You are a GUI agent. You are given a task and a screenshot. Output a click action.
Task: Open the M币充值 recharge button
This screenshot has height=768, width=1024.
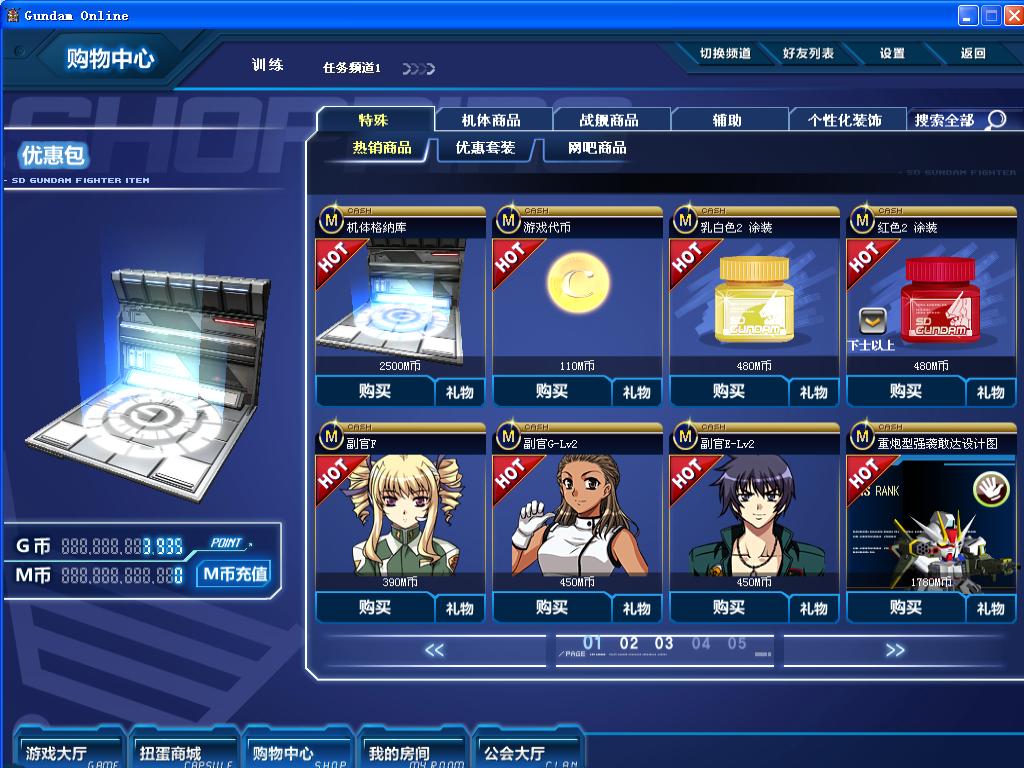click(x=235, y=574)
